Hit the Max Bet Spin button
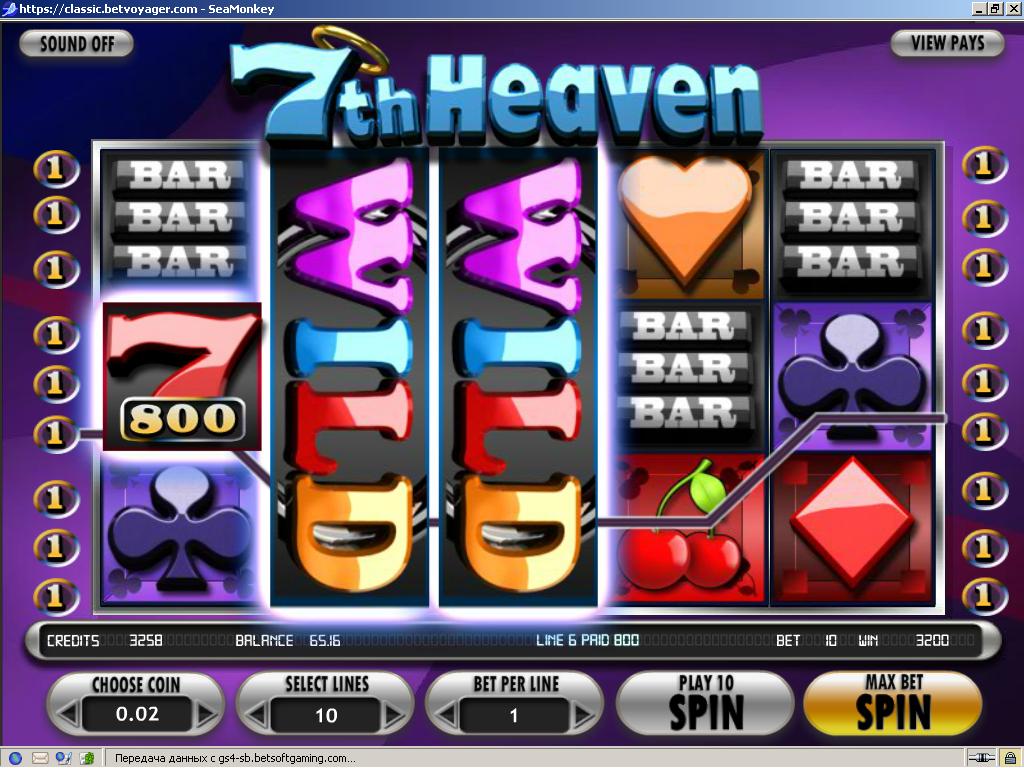1024x768 pixels. pyautogui.click(x=892, y=704)
